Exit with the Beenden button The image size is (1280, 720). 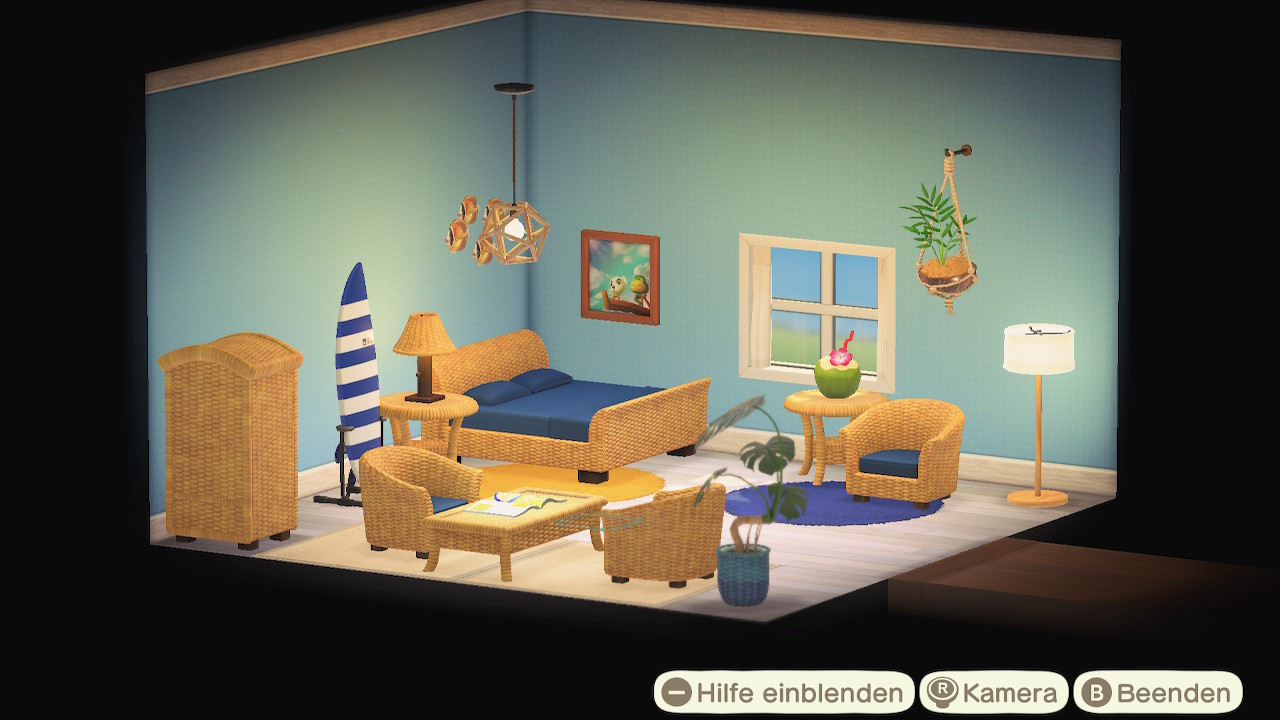point(1158,692)
